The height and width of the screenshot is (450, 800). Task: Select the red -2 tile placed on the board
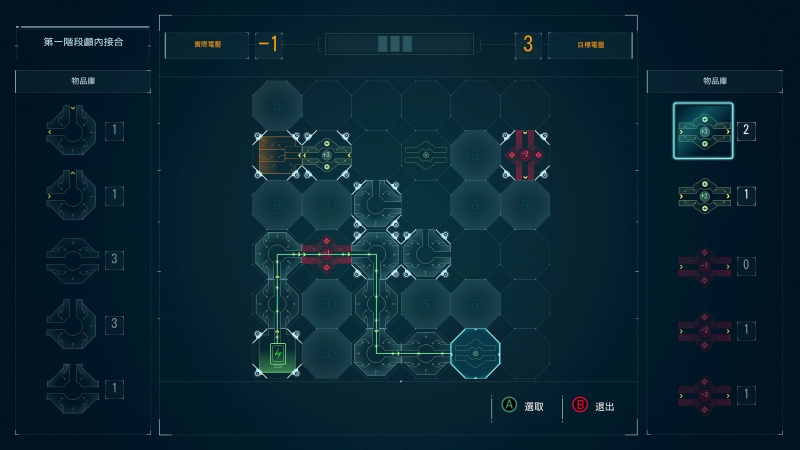pos(524,155)
